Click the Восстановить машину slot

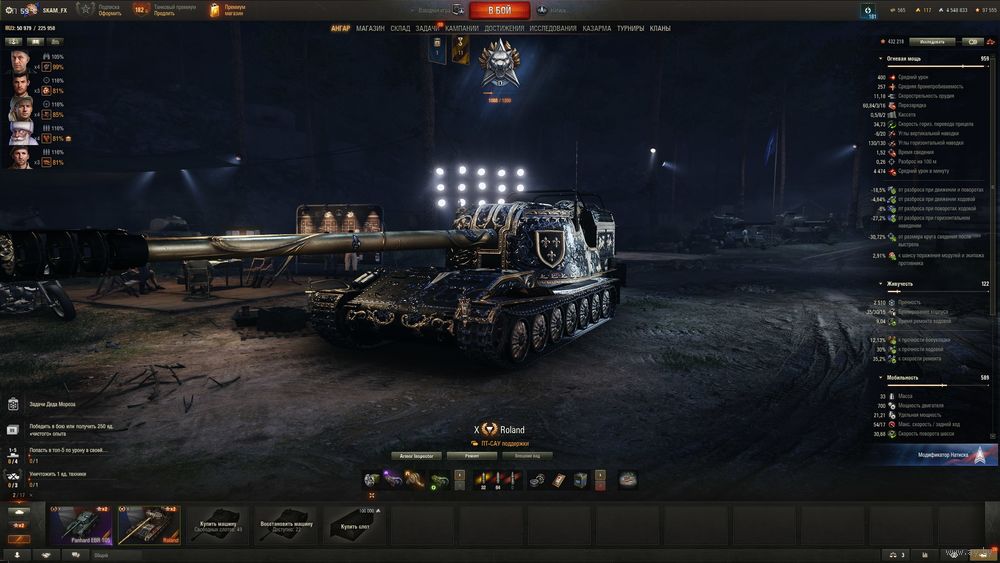tap(287, 524)
